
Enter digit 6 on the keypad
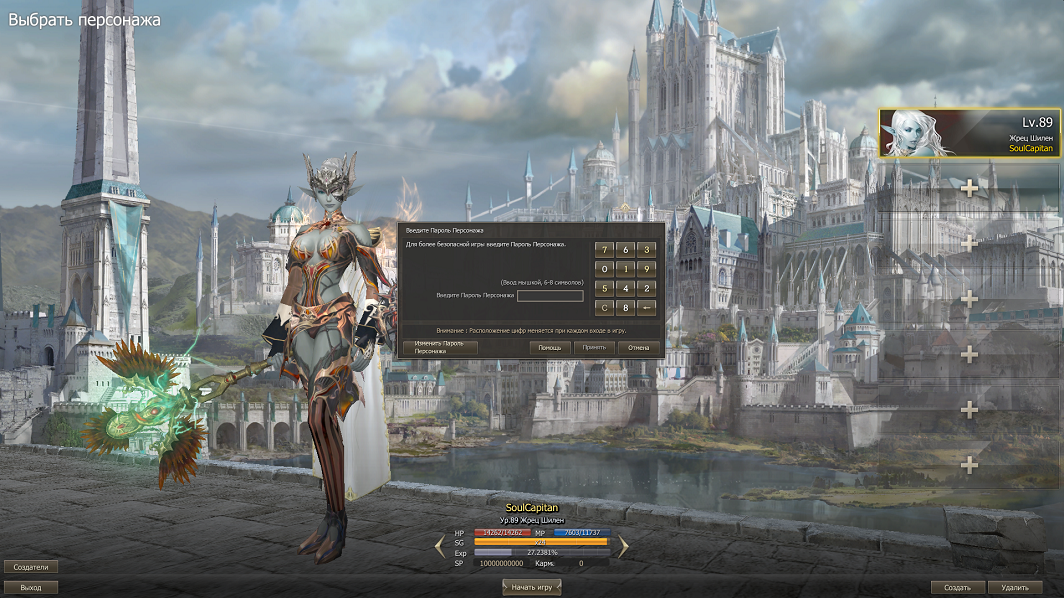[x=626, y=250]
